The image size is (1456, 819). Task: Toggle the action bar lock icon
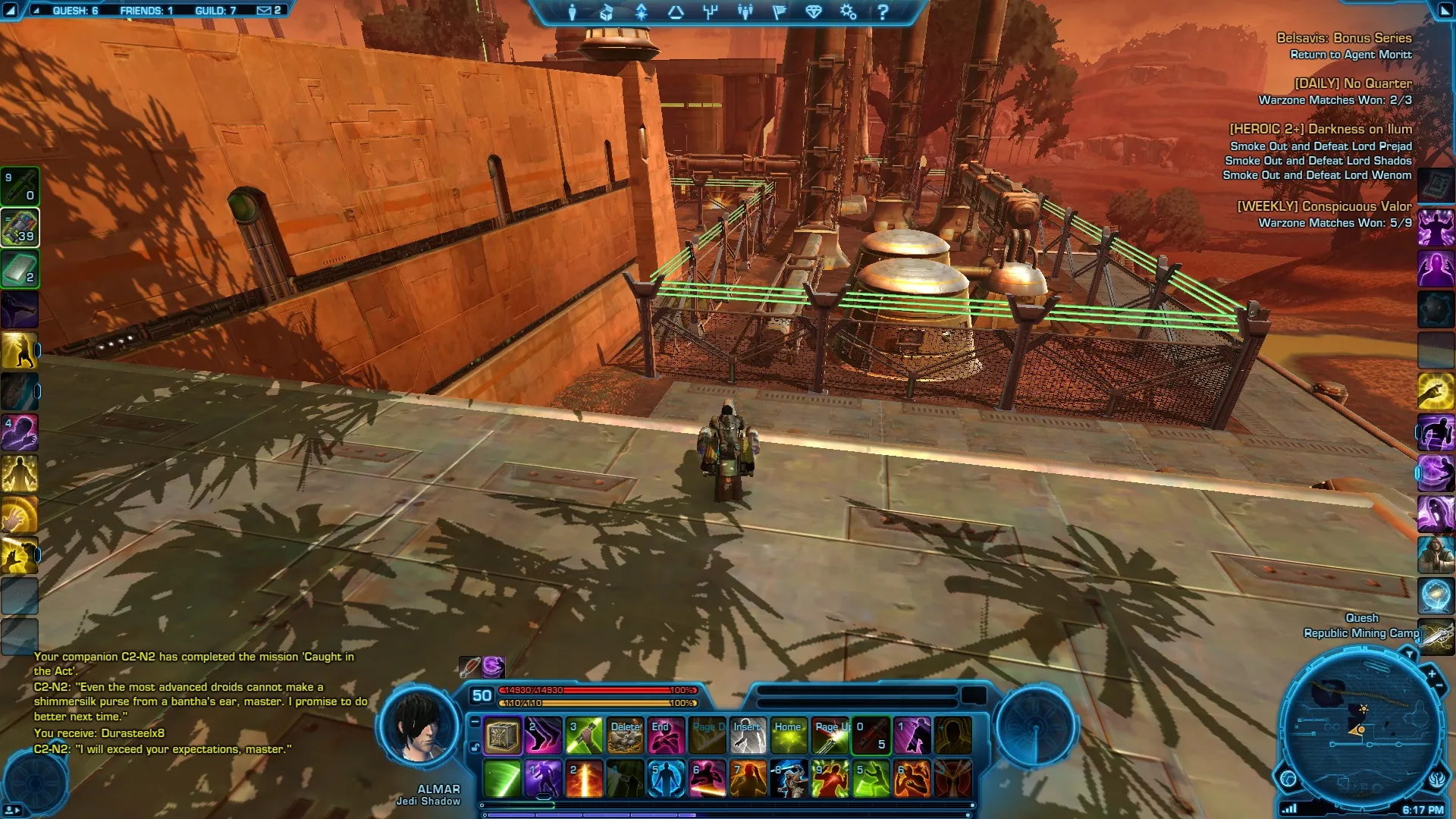[x=475, y=747]
